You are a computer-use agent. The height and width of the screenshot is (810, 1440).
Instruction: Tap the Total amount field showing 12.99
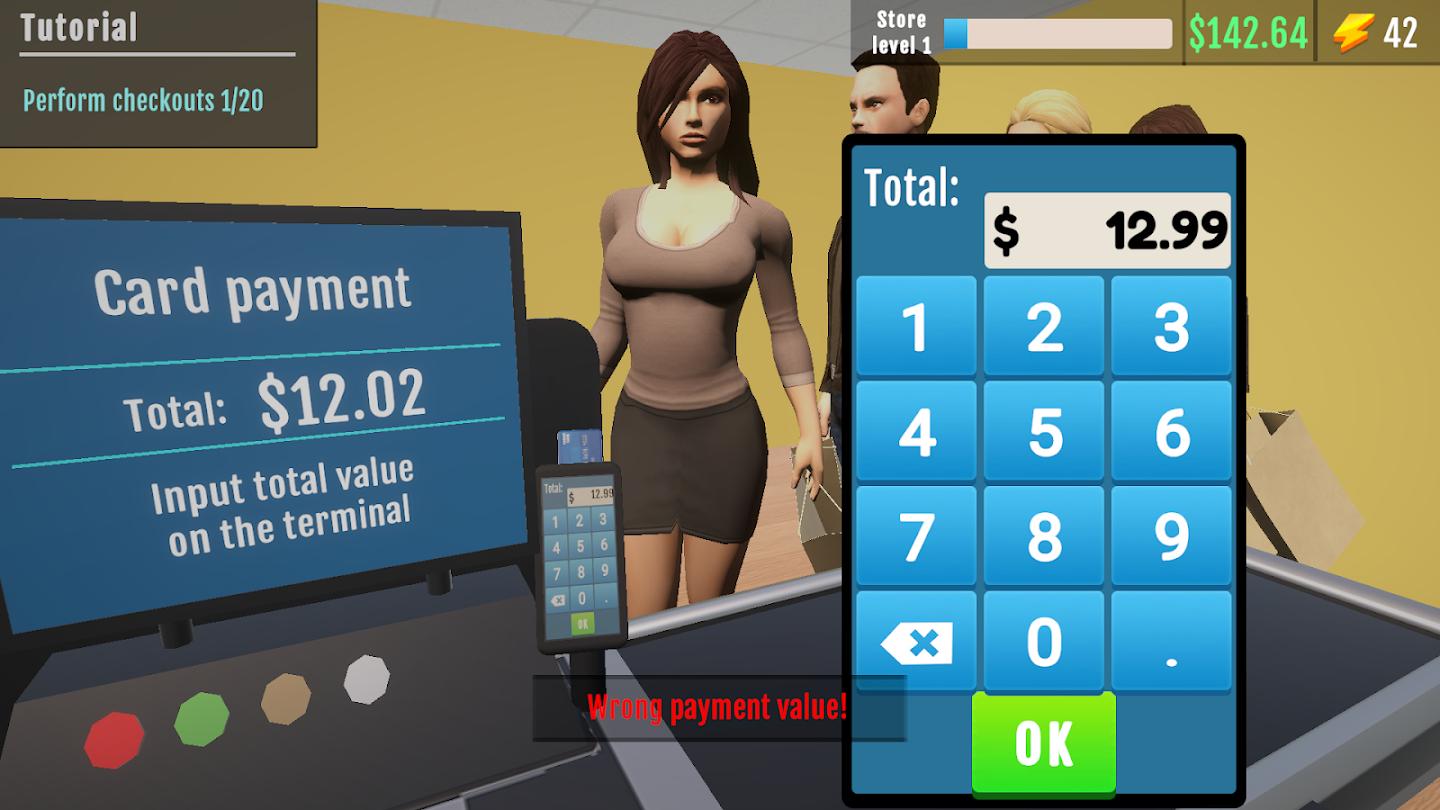(x=1110, y=229)
